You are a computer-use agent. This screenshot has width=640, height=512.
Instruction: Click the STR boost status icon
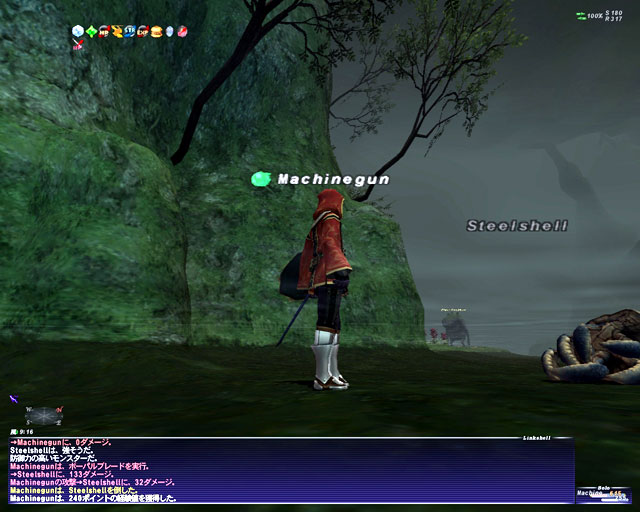click(x=130, y=31)
